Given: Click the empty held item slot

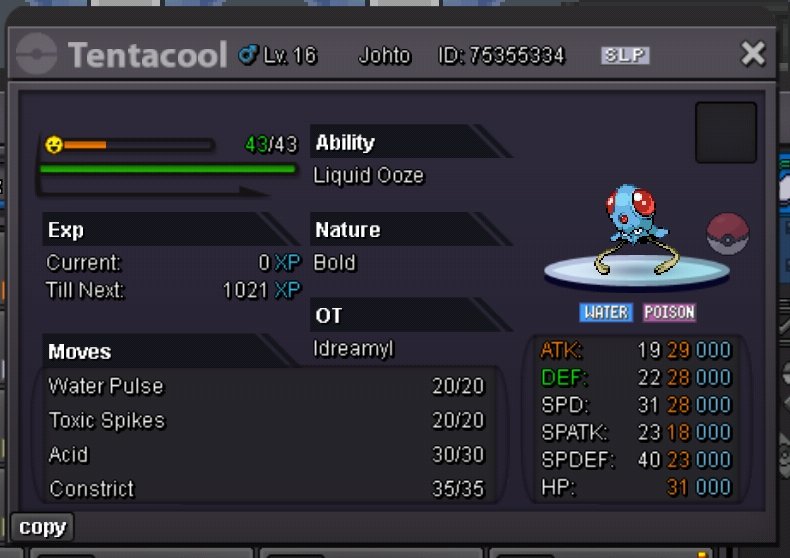Looking at the screenshot, I should point(725,133).
